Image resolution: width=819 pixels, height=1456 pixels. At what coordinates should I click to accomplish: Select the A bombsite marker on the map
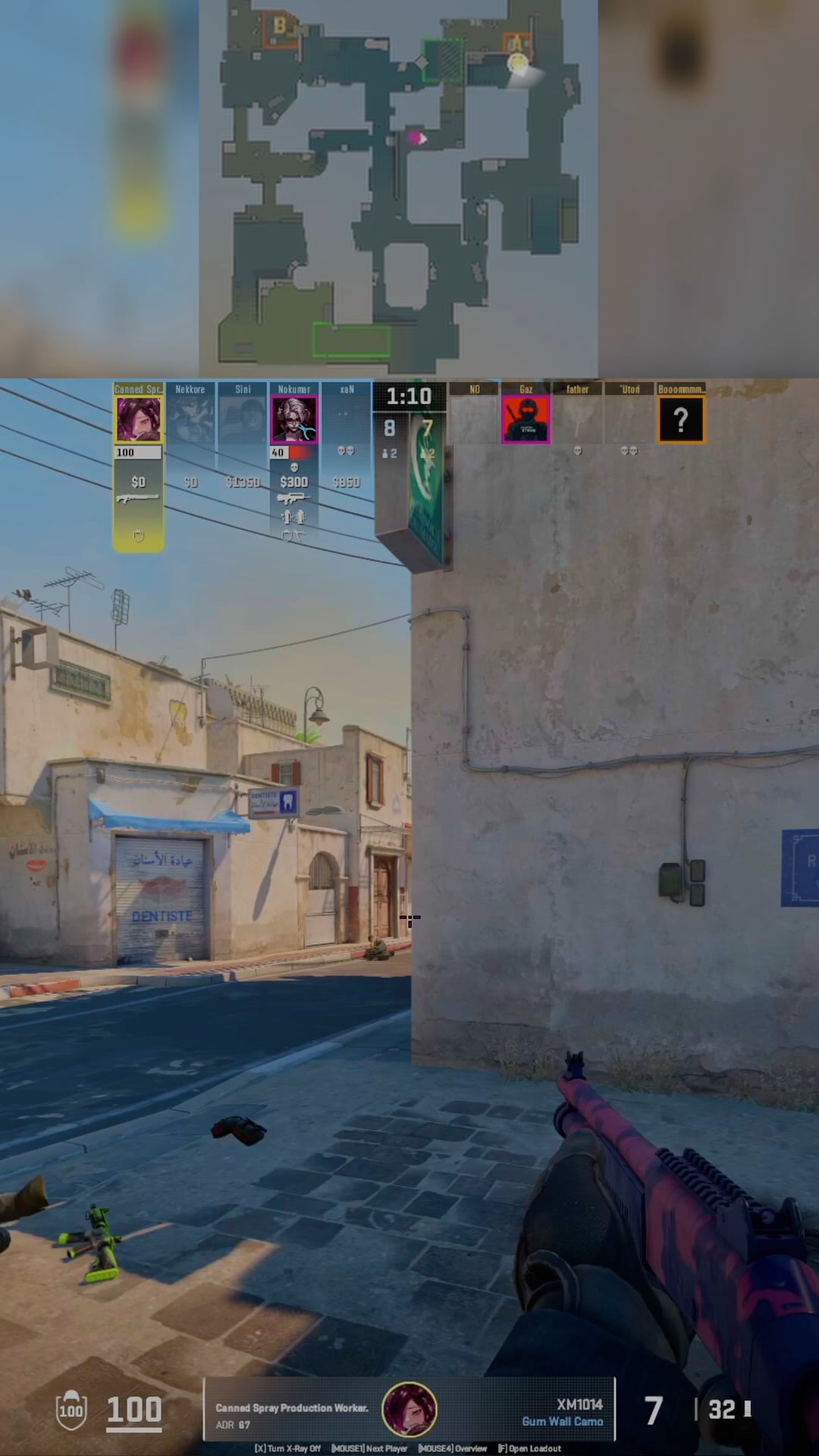[516, 43]
